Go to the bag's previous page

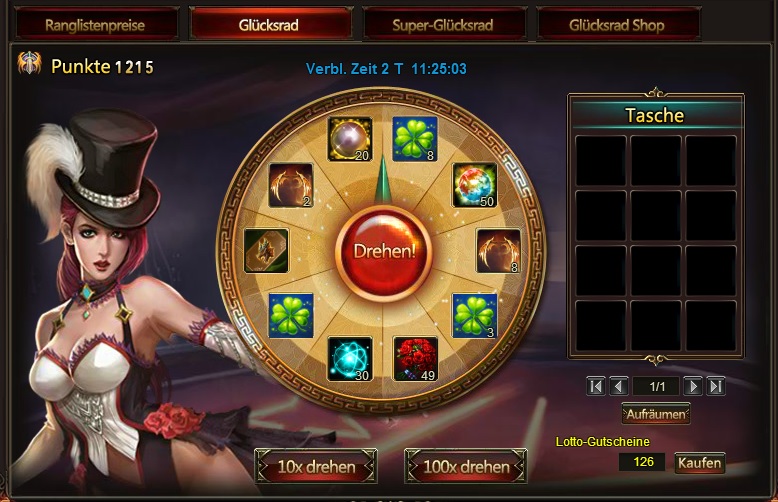click(618, 386)
